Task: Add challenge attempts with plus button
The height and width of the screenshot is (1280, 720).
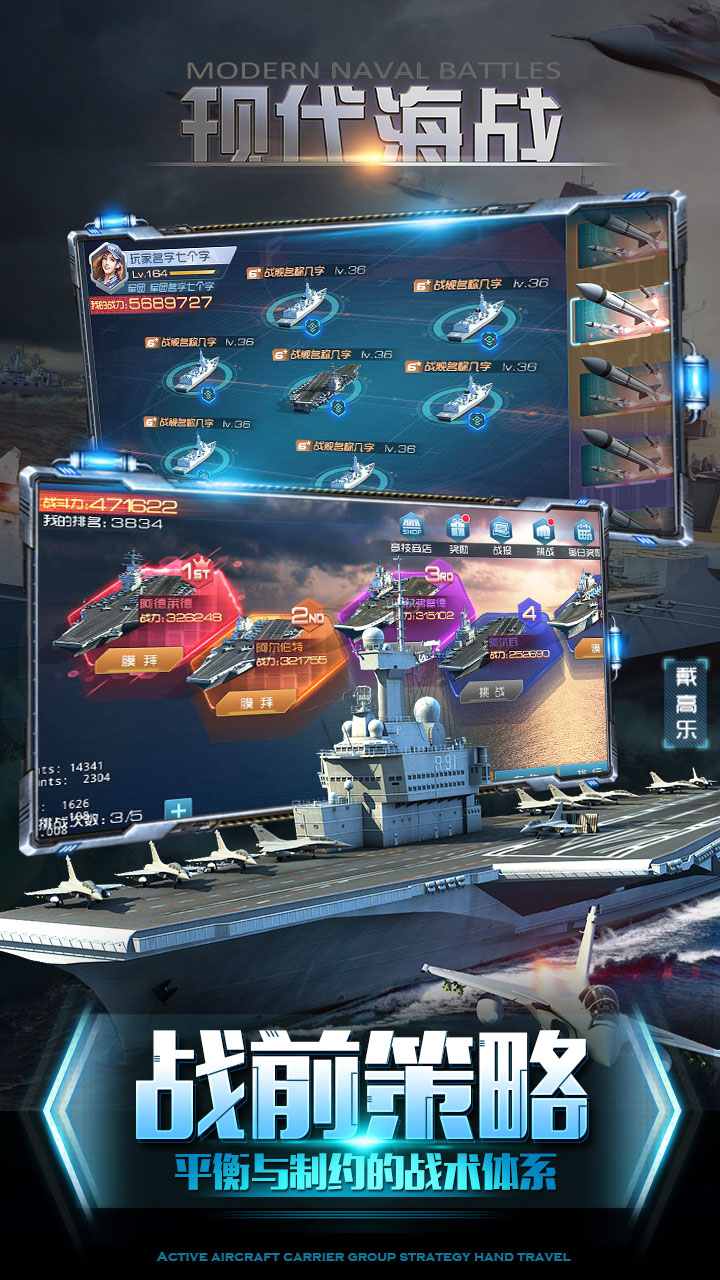Action: coord(178,809)
